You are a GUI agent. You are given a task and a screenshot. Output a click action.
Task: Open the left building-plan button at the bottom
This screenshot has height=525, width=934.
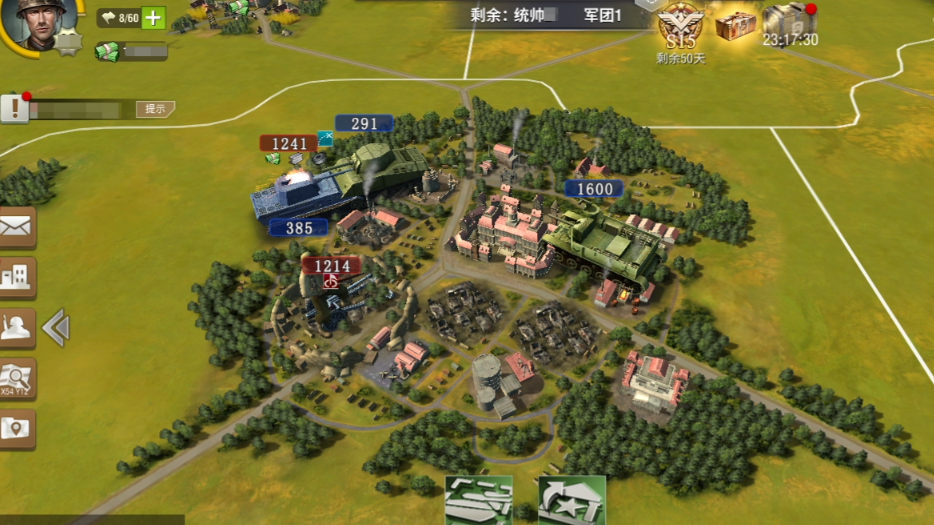tap(478, 500)
